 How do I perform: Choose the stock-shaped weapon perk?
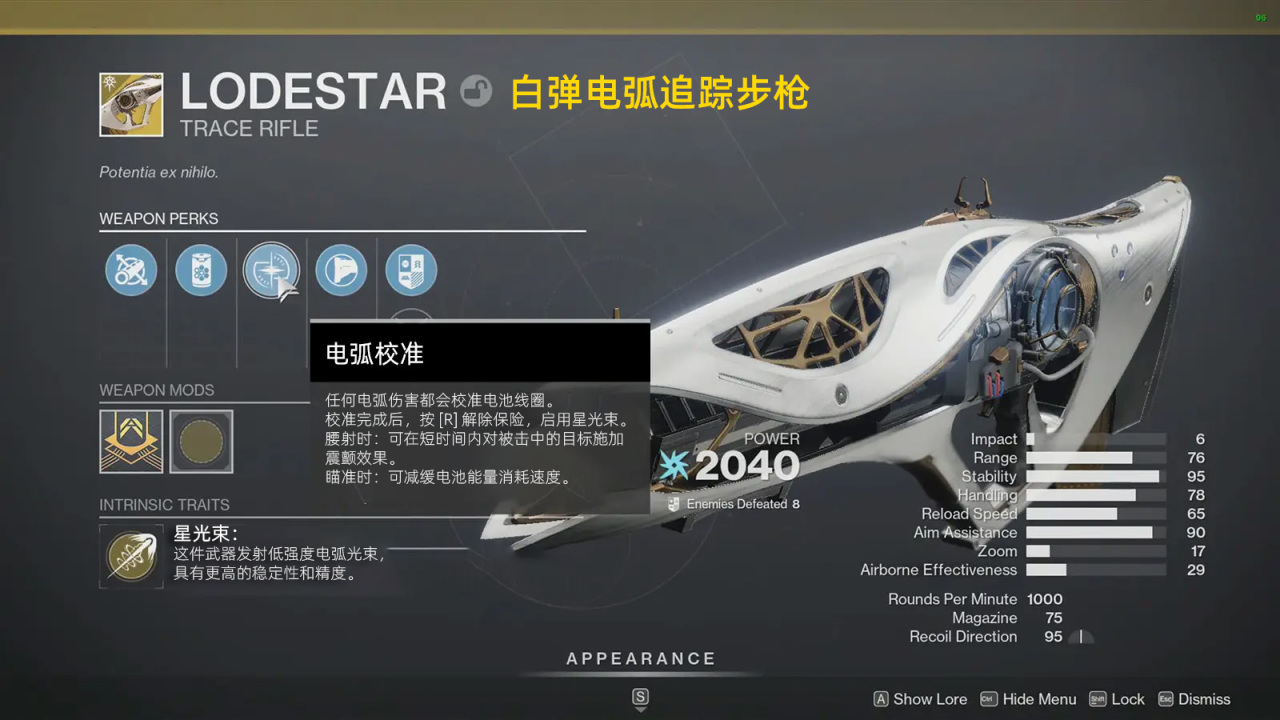341,270
